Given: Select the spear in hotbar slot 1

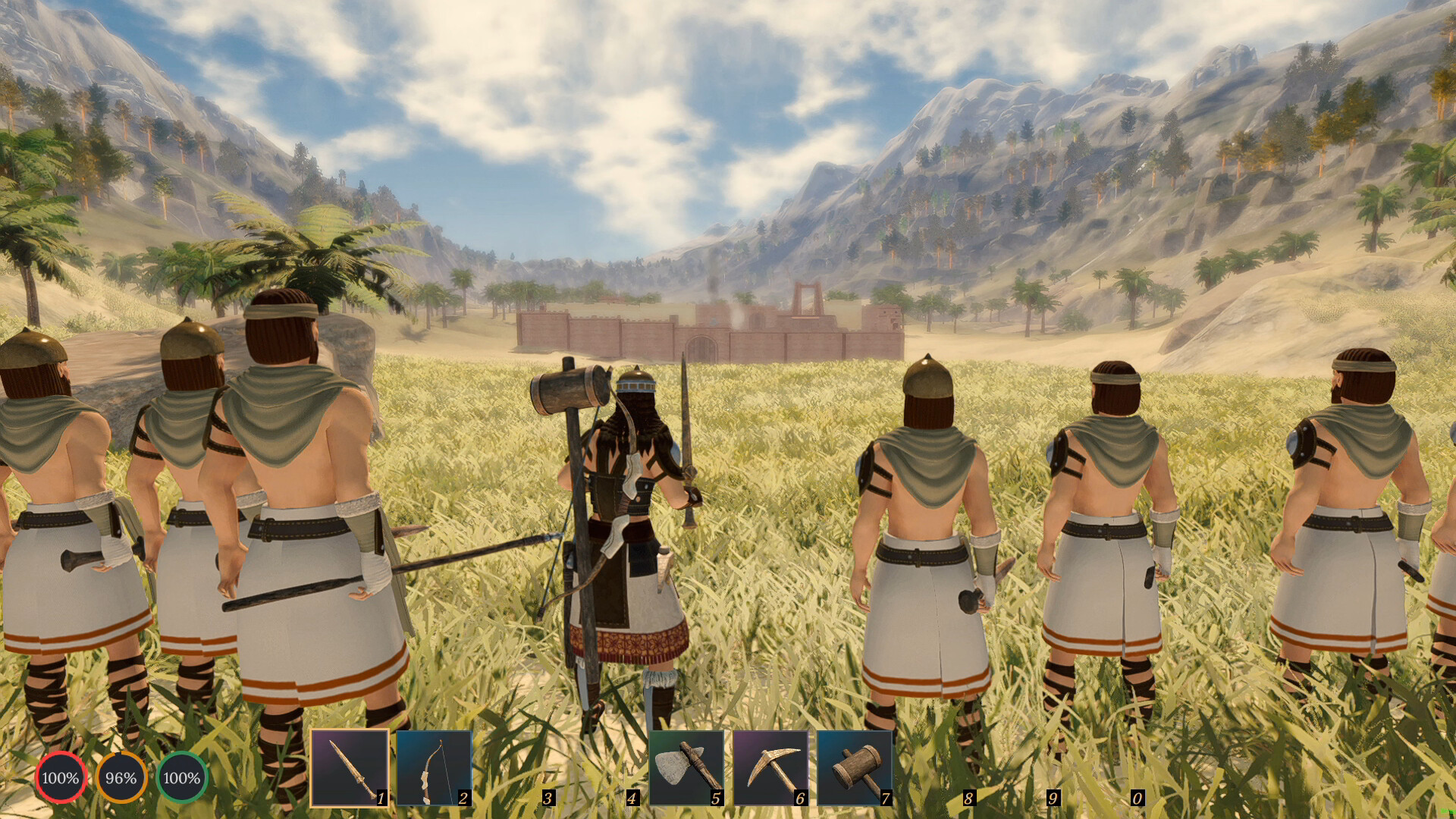Looking at the screenshot, I should [350, 768].
